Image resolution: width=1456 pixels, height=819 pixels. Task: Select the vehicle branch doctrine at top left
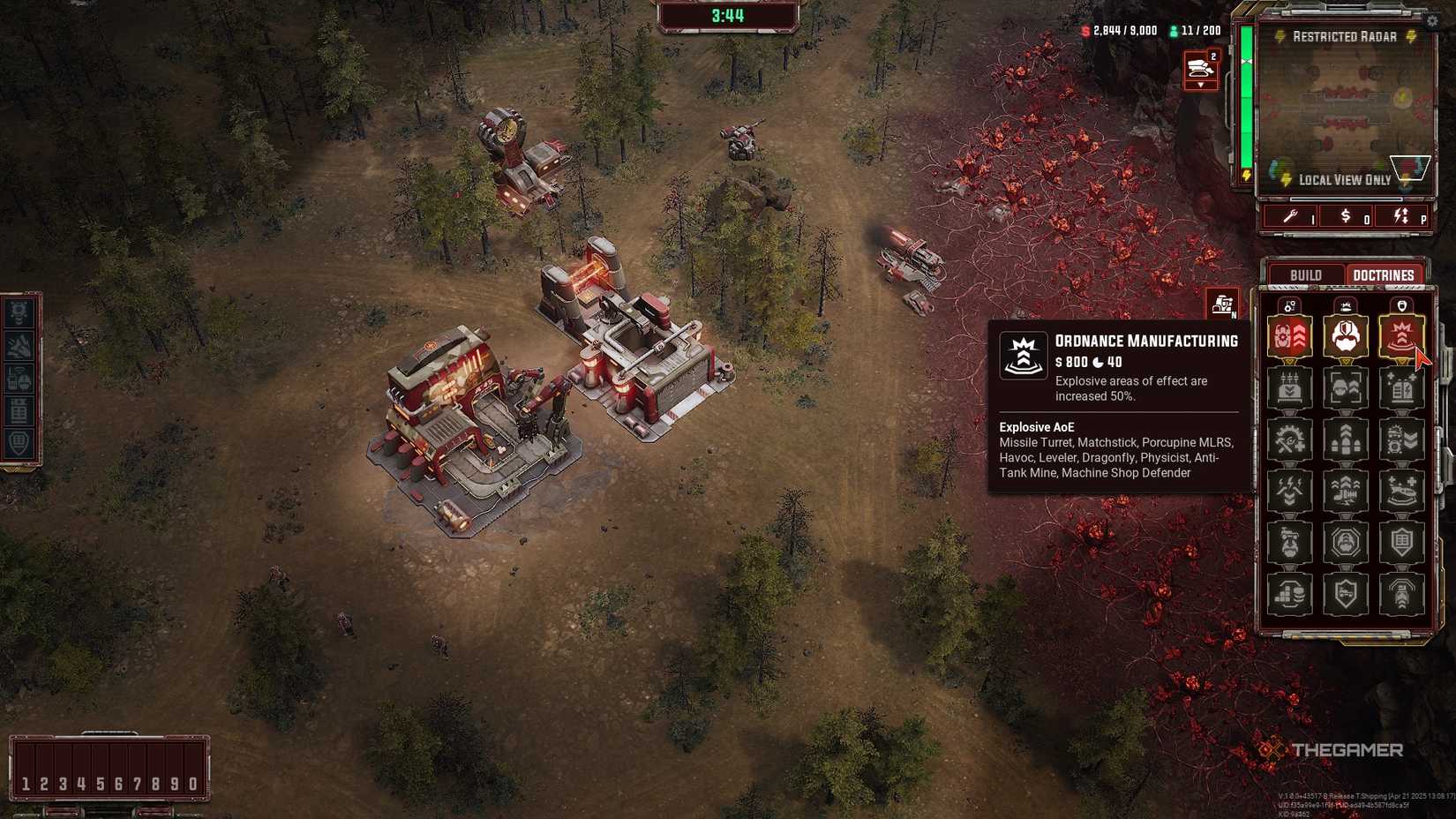[x=1290, y=335]
